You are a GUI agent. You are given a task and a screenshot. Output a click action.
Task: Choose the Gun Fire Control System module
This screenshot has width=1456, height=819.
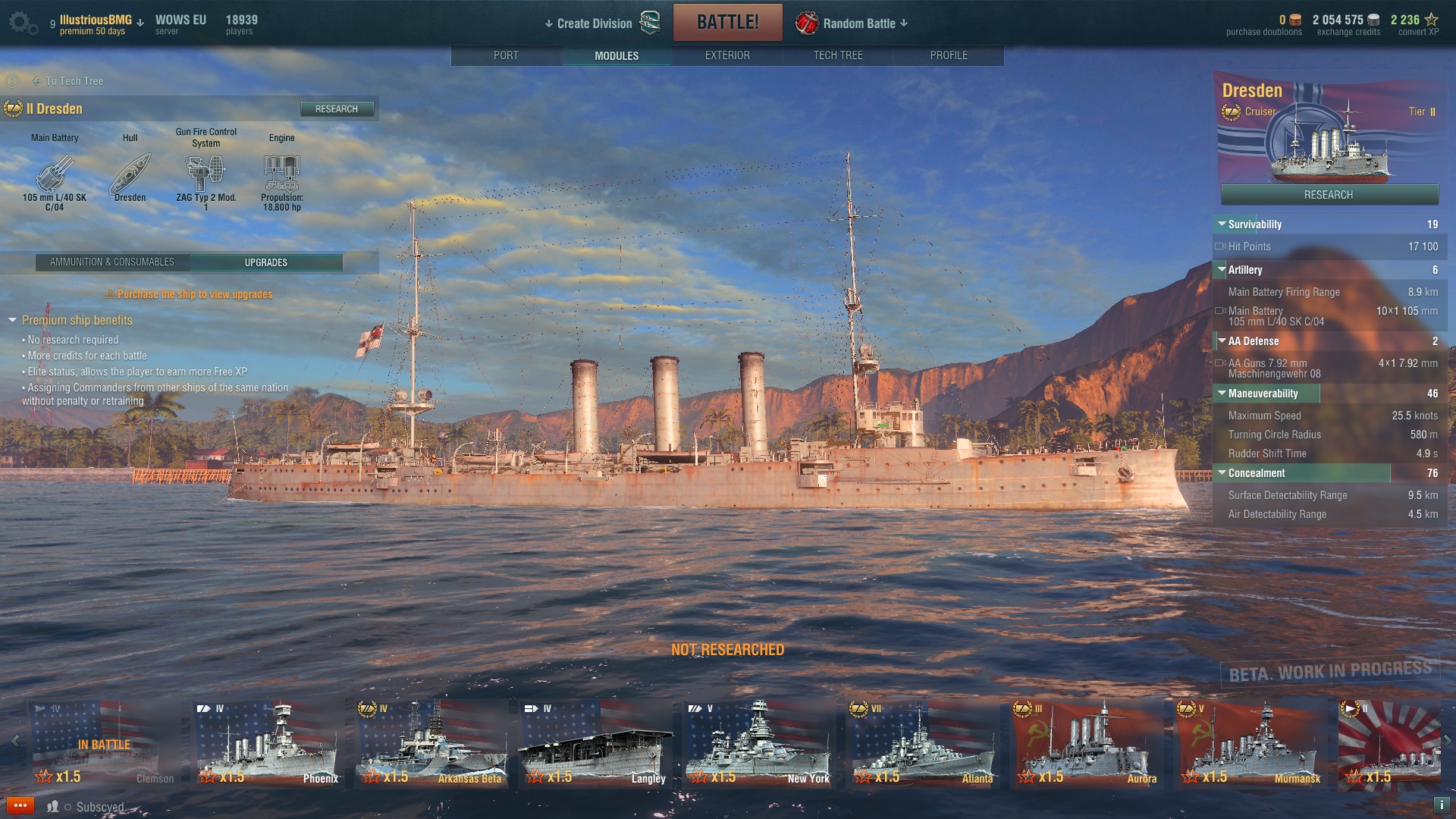point(206,174)
